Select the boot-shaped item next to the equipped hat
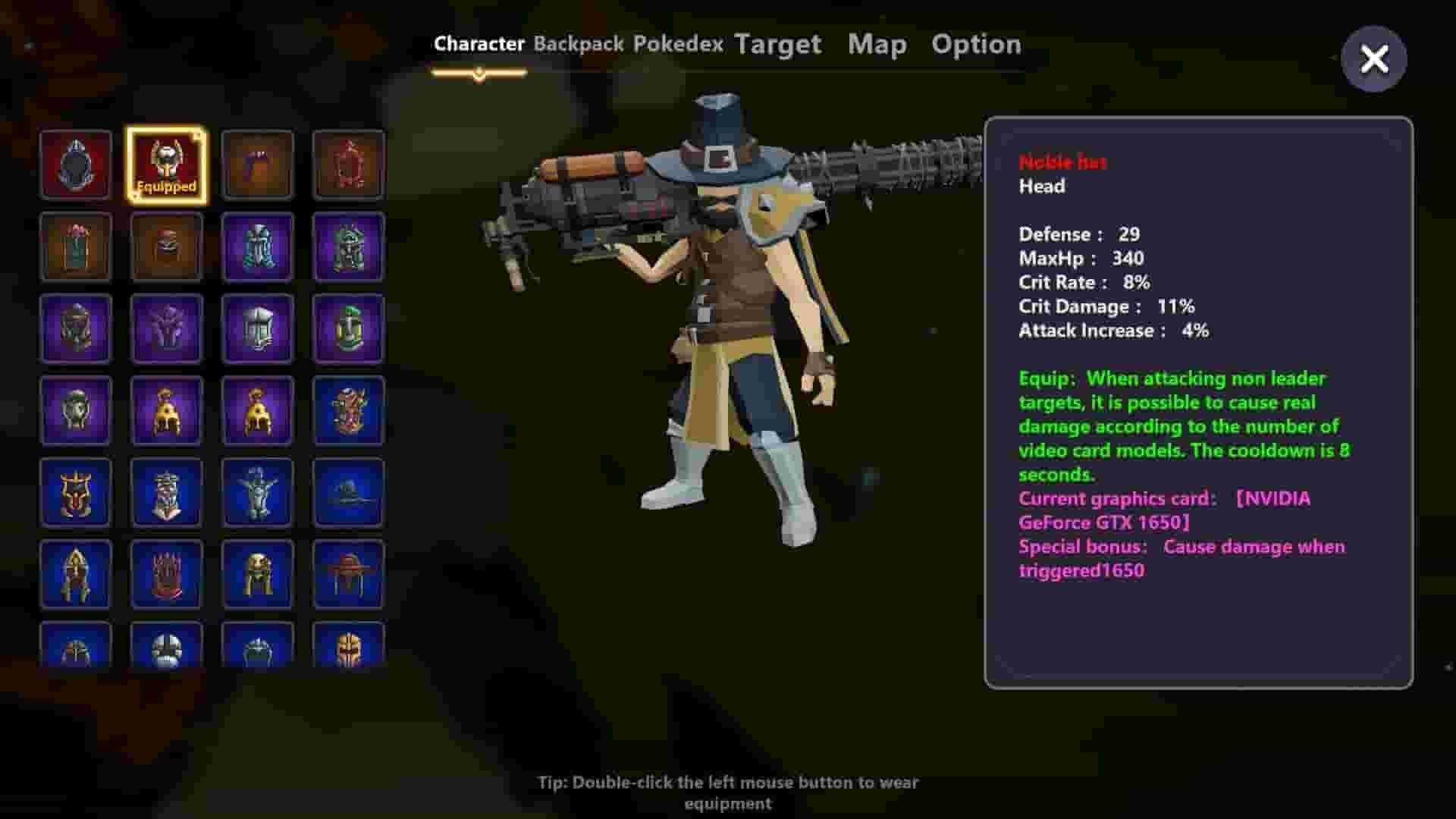 (257, 164)
